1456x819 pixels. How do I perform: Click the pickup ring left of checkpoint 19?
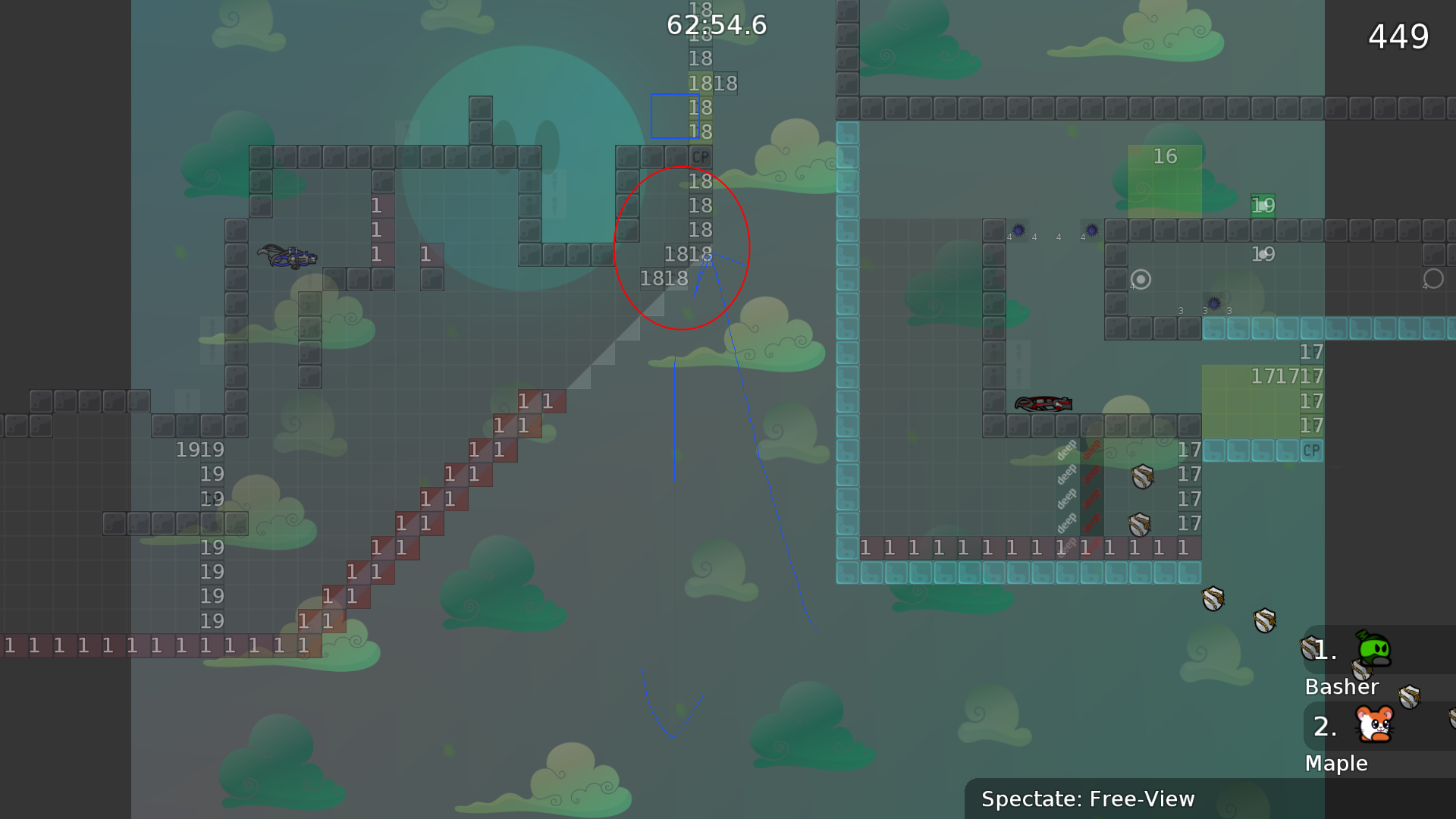[1141, 280]
